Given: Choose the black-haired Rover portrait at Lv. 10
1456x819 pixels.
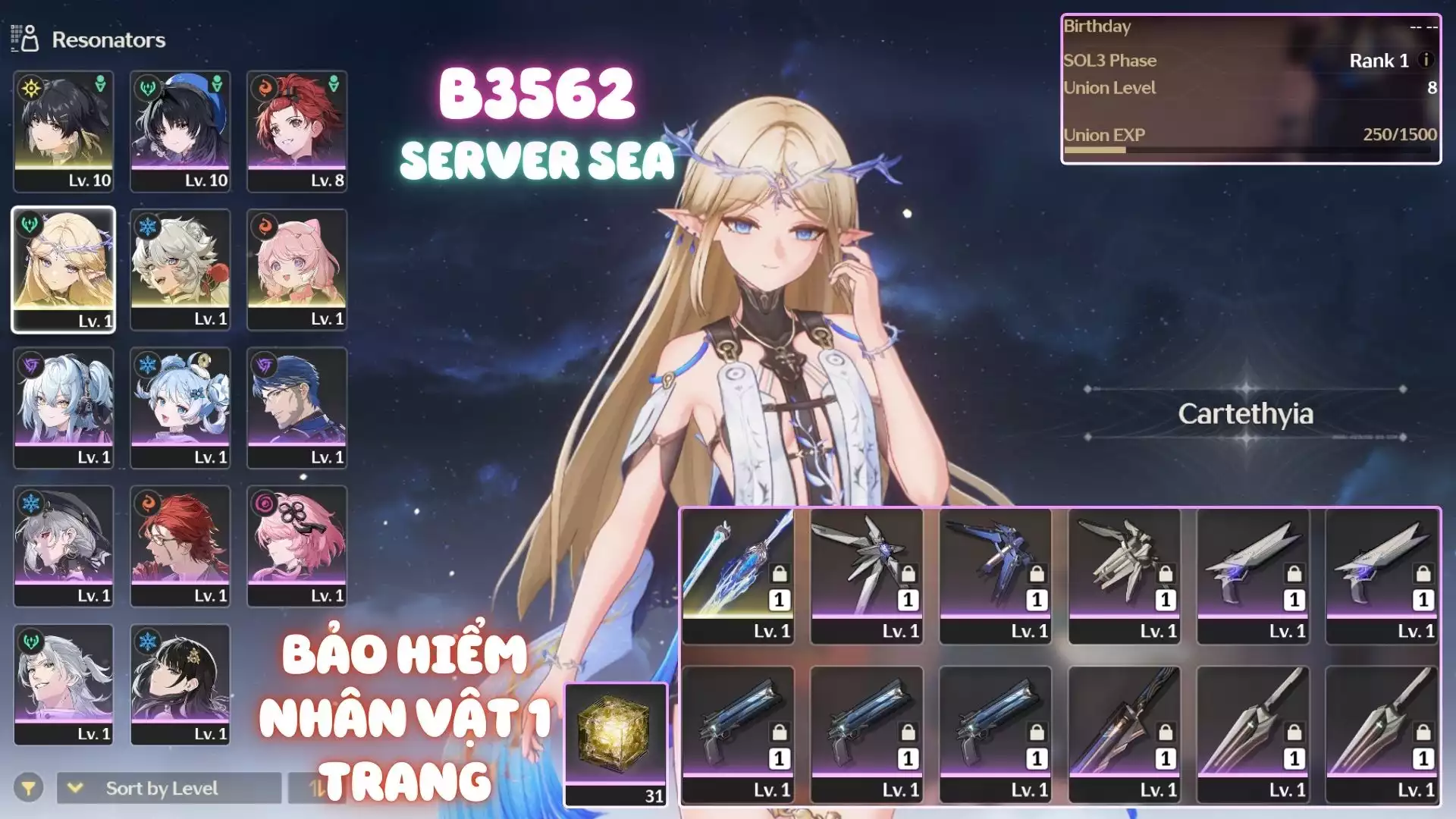Looking at the screenshot, I should click(x=64, y=130).
